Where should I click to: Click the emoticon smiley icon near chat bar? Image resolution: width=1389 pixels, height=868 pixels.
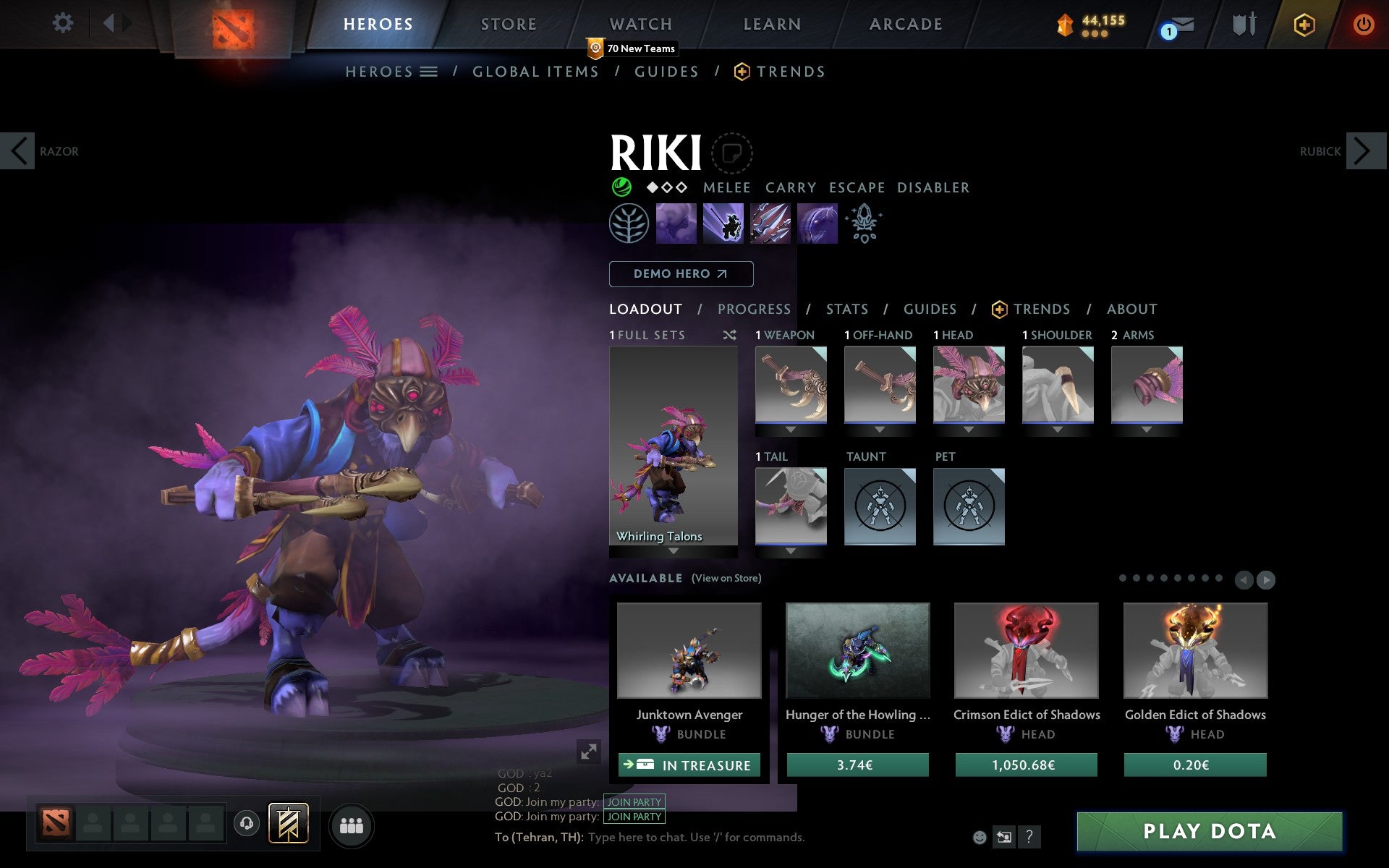[980, 837]
